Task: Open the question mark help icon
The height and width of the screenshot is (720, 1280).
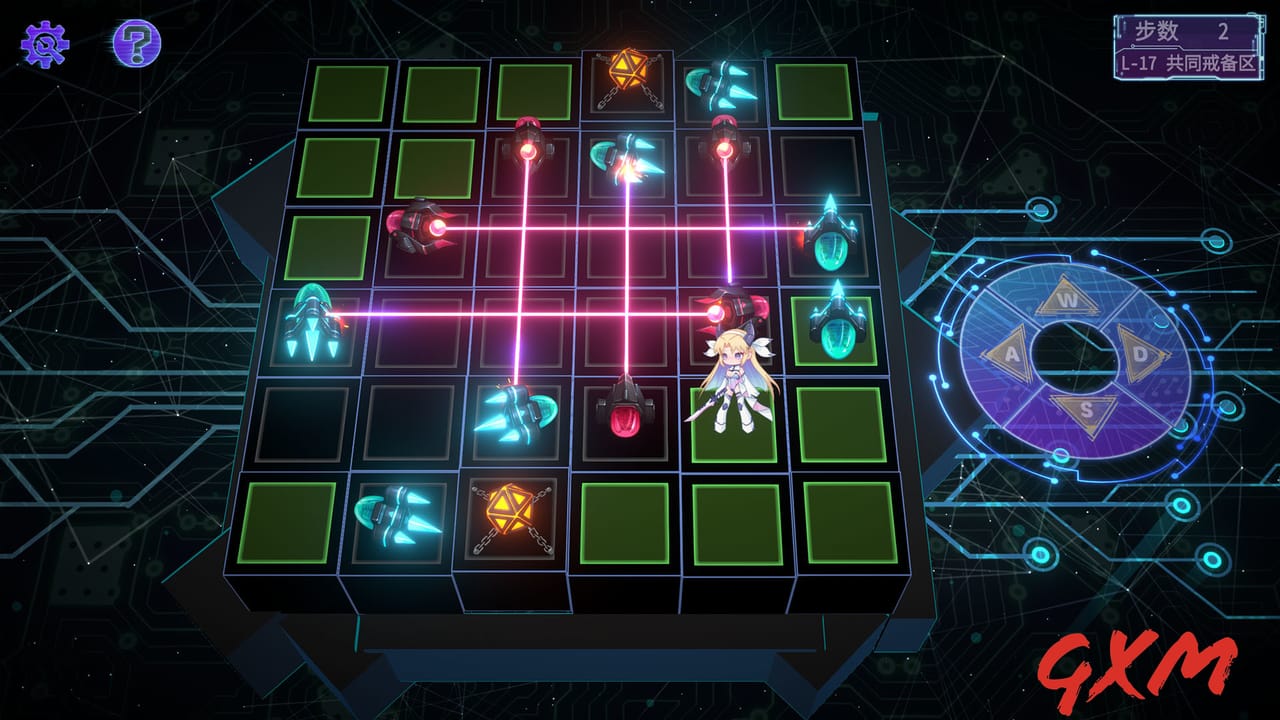Action: (x=138, y=40)
